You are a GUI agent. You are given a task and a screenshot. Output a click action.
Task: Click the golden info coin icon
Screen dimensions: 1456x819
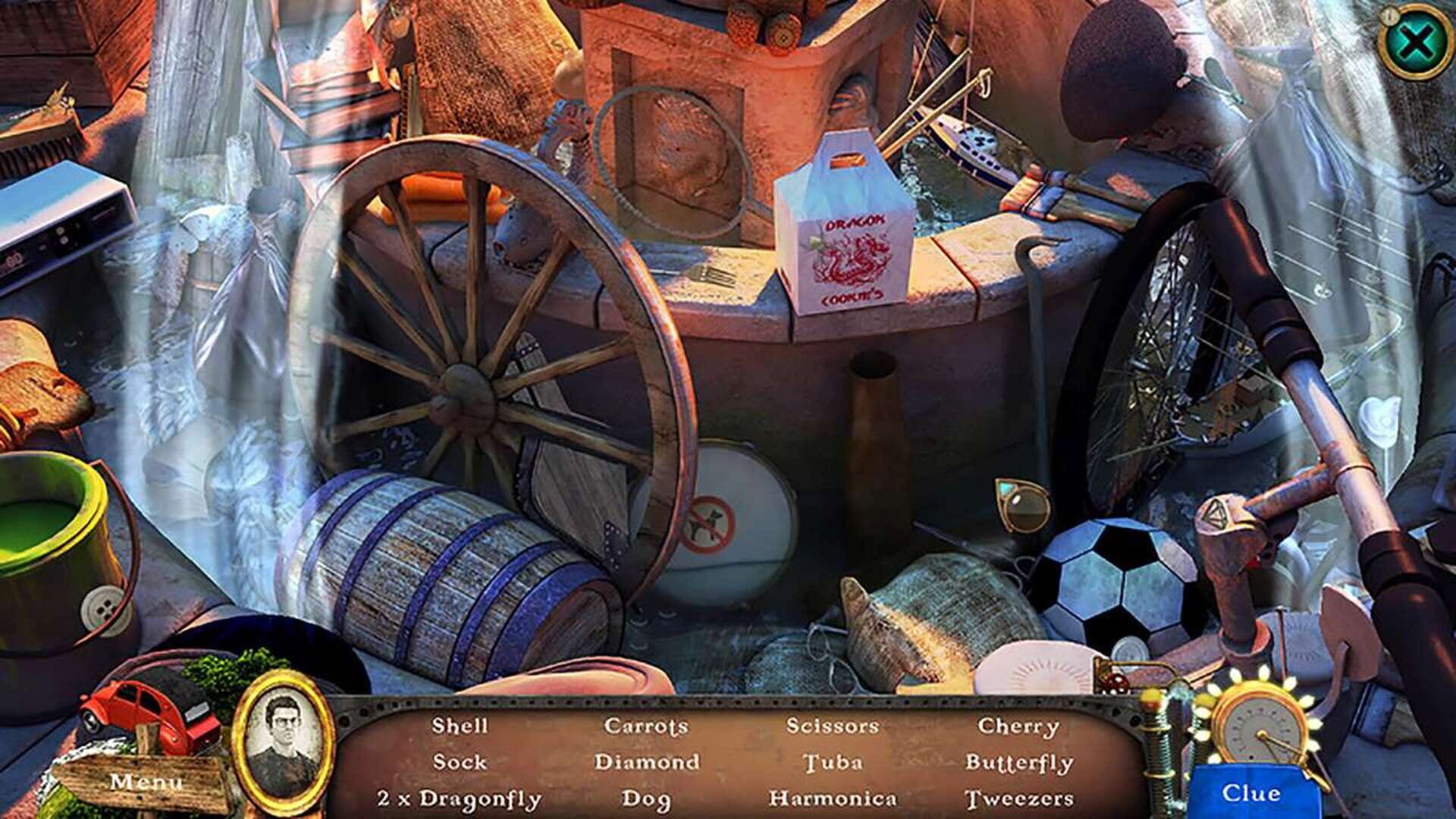click(x=1389, y=17)
